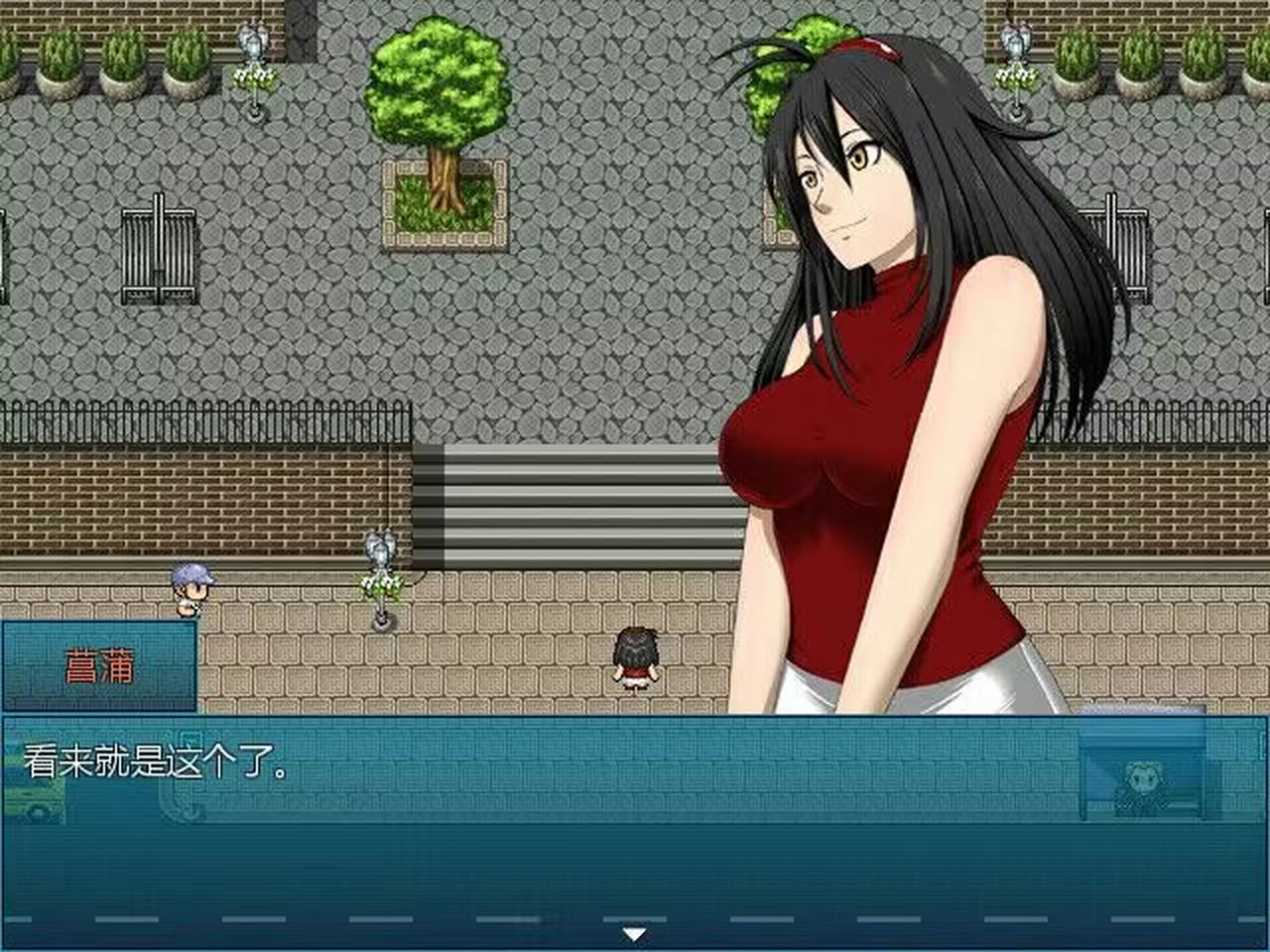Click the boy wearing the blue cap
The image size is (1270, 952).
tap(191, 590)
